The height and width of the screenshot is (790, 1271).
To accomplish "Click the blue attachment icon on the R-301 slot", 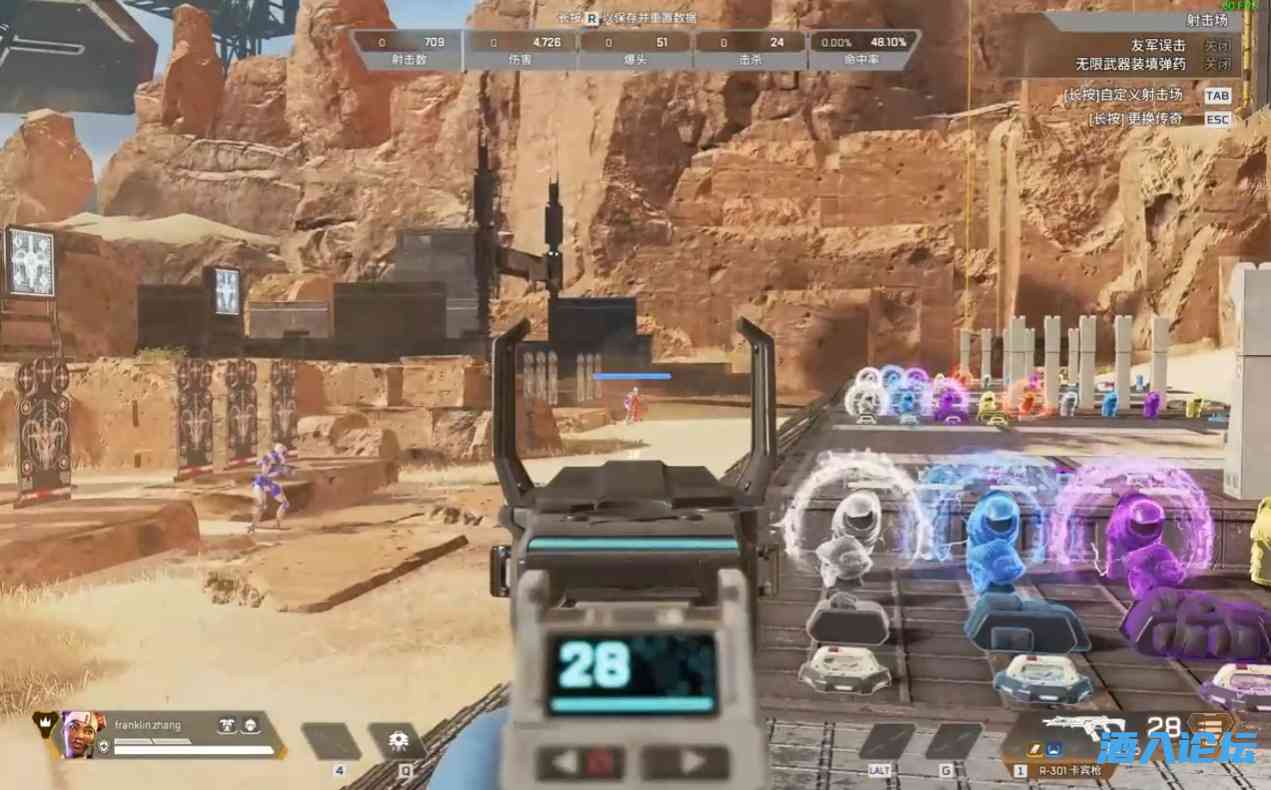I will [1053, 747].
